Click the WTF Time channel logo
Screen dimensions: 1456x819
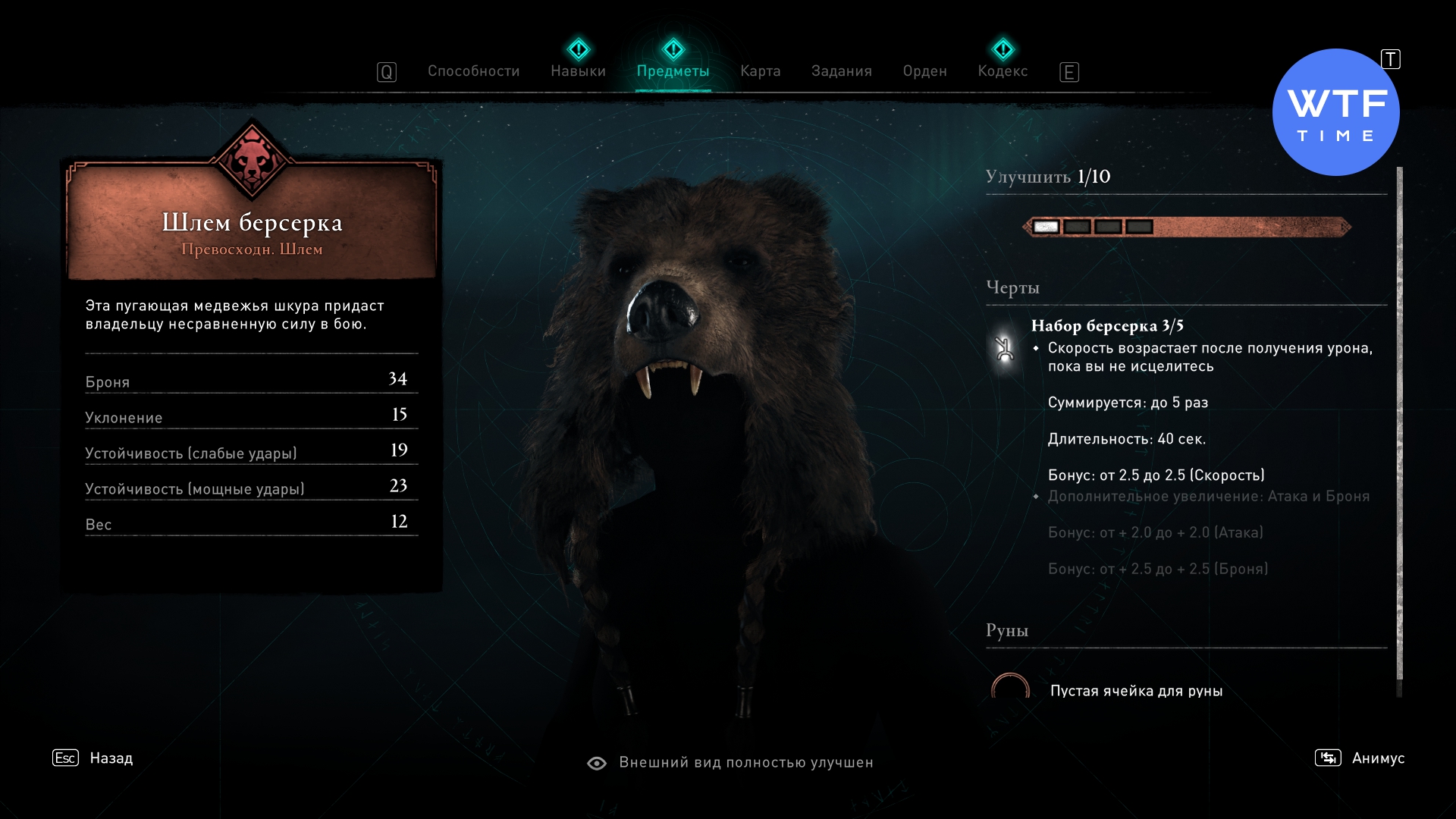click(1335, 113)
